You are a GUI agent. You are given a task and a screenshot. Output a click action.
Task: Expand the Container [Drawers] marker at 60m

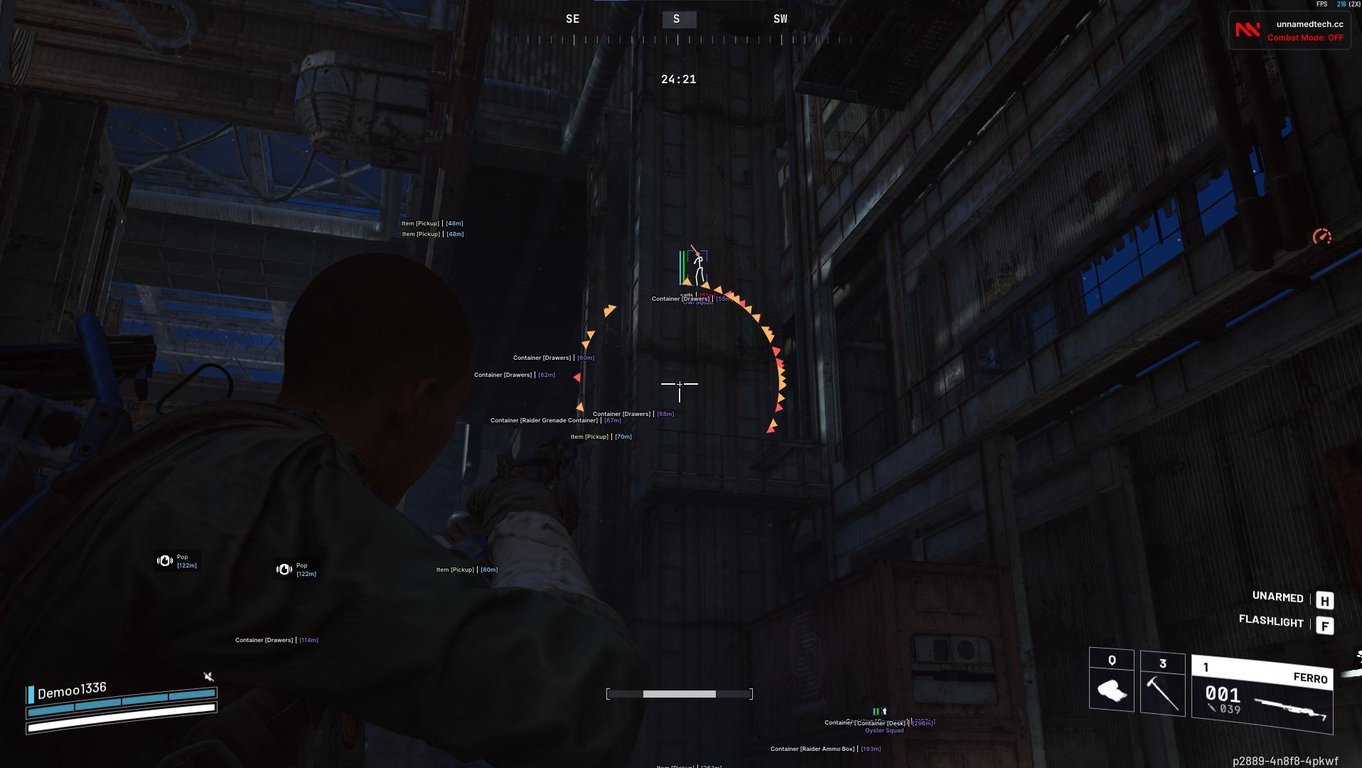coord(552,357)
